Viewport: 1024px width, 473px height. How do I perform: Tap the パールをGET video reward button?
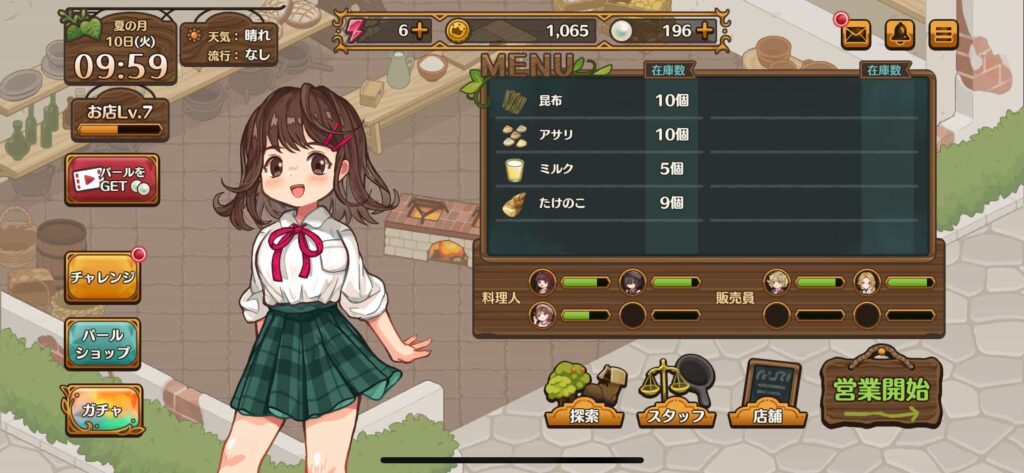(112, 180)
